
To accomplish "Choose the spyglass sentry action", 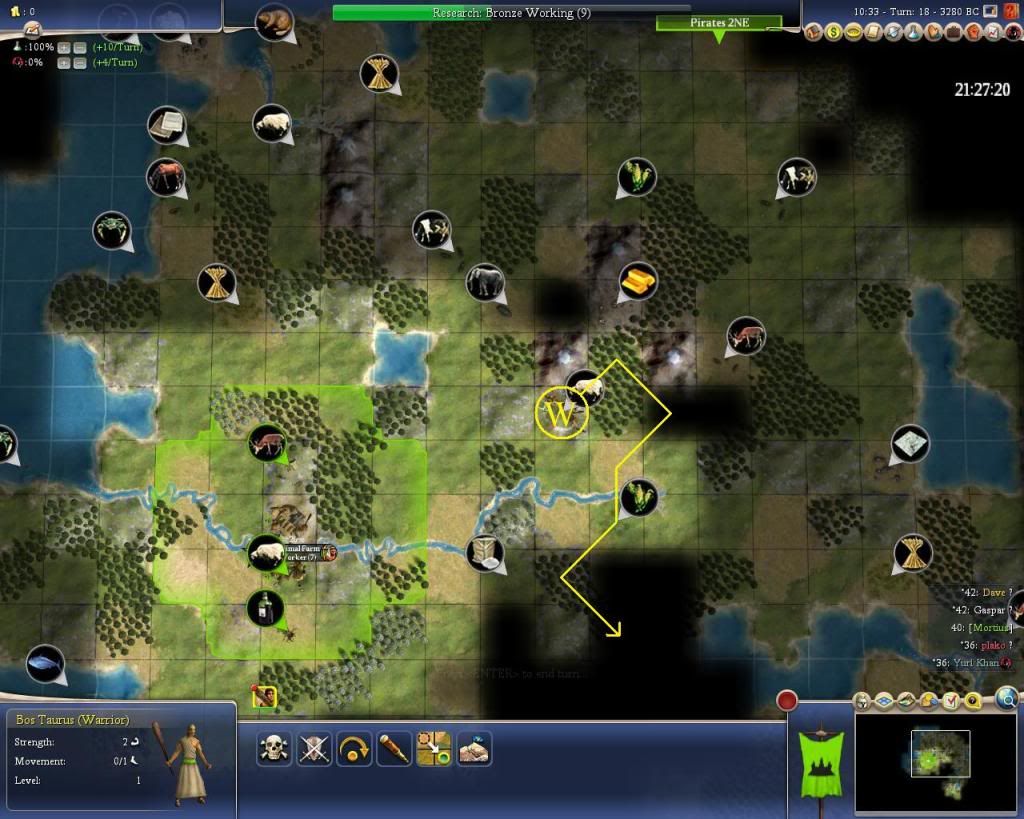I will click(394, 748).
